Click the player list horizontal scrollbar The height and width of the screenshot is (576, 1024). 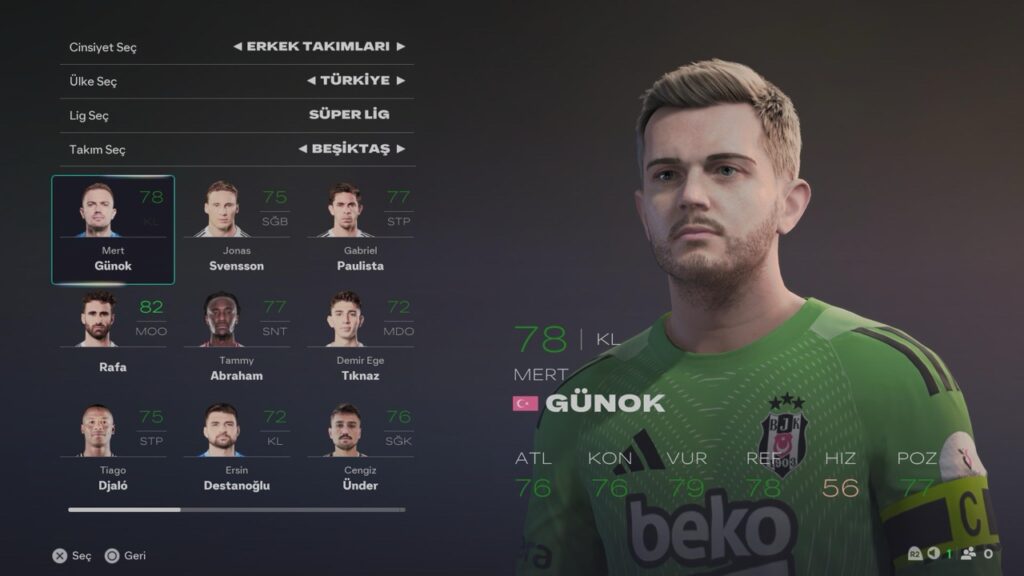pyautogui.click(x=237, y=510)
